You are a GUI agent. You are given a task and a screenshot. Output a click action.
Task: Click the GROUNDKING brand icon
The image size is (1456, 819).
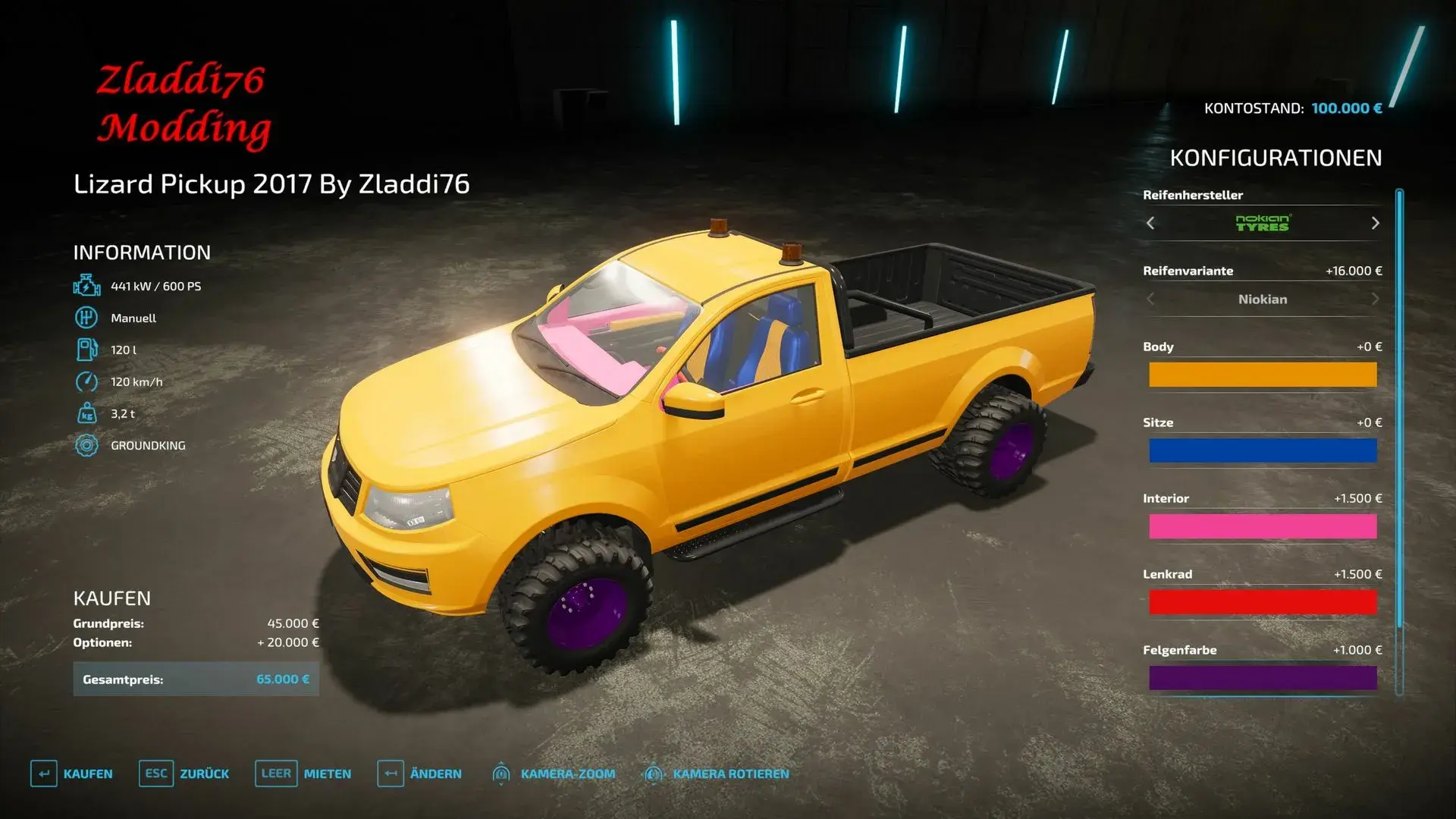point(86,445)
